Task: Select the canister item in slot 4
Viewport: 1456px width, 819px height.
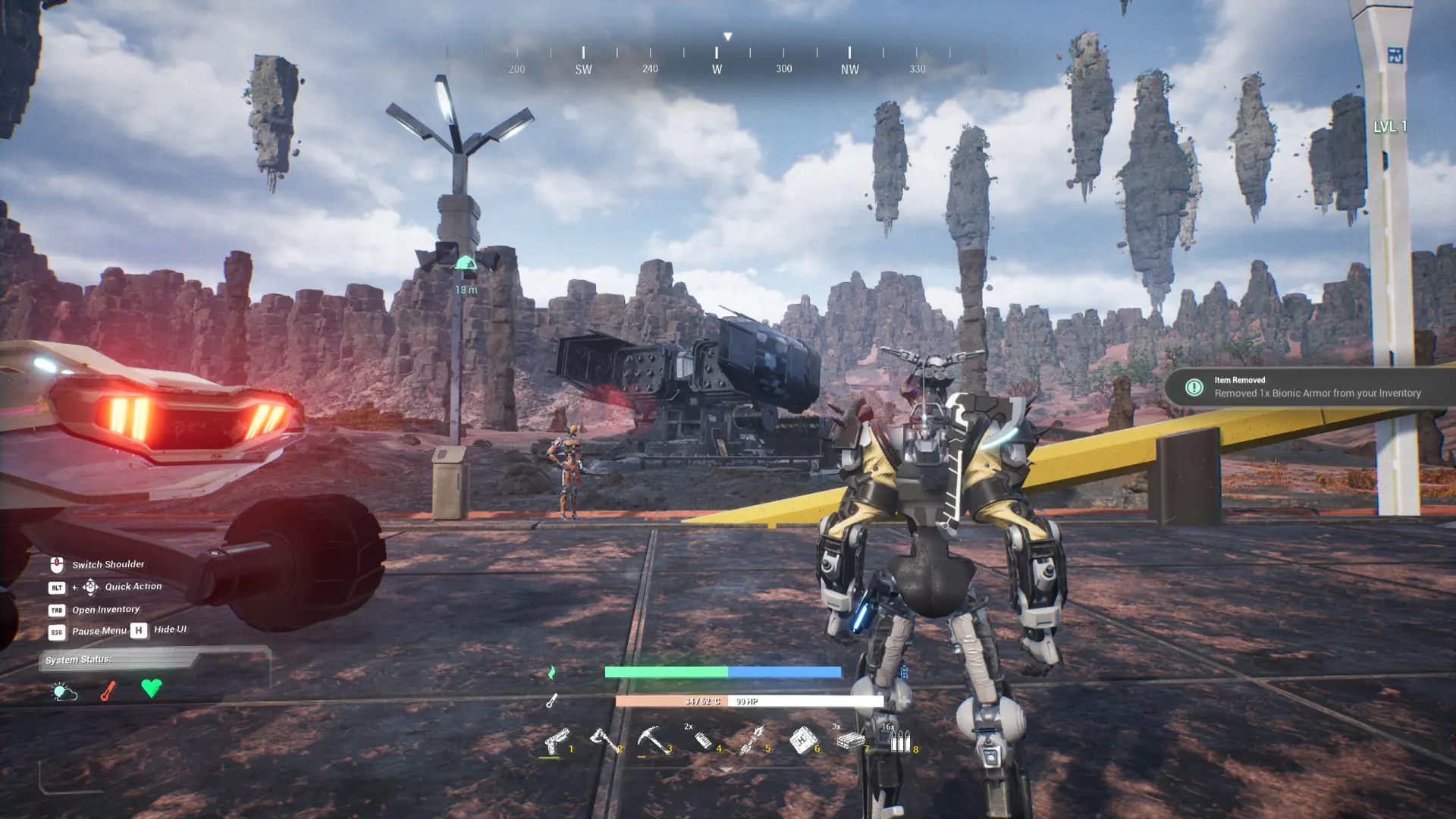Action: point(703,739)
